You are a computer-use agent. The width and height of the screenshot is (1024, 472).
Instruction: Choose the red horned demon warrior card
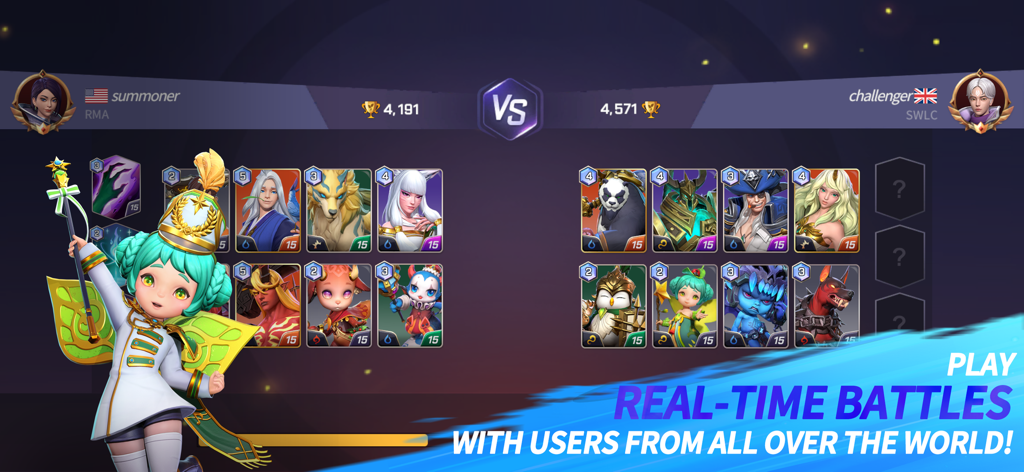point(268,306)
